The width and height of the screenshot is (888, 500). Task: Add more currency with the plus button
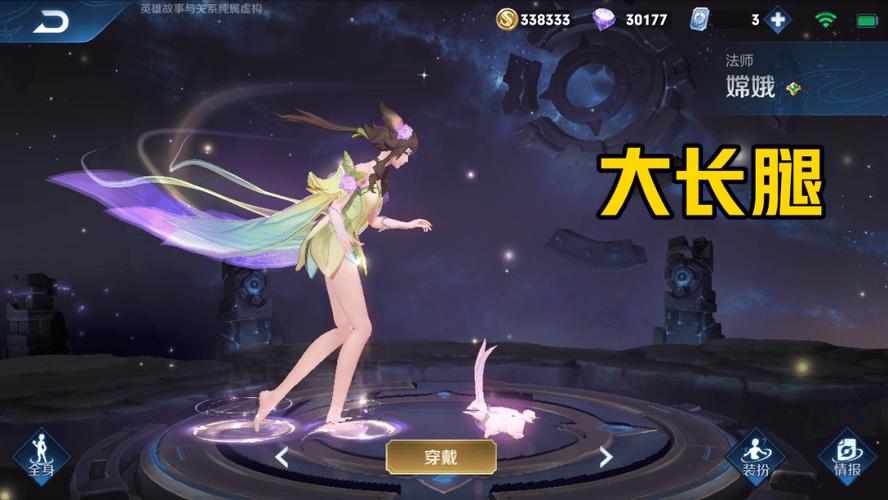(777, 19)
